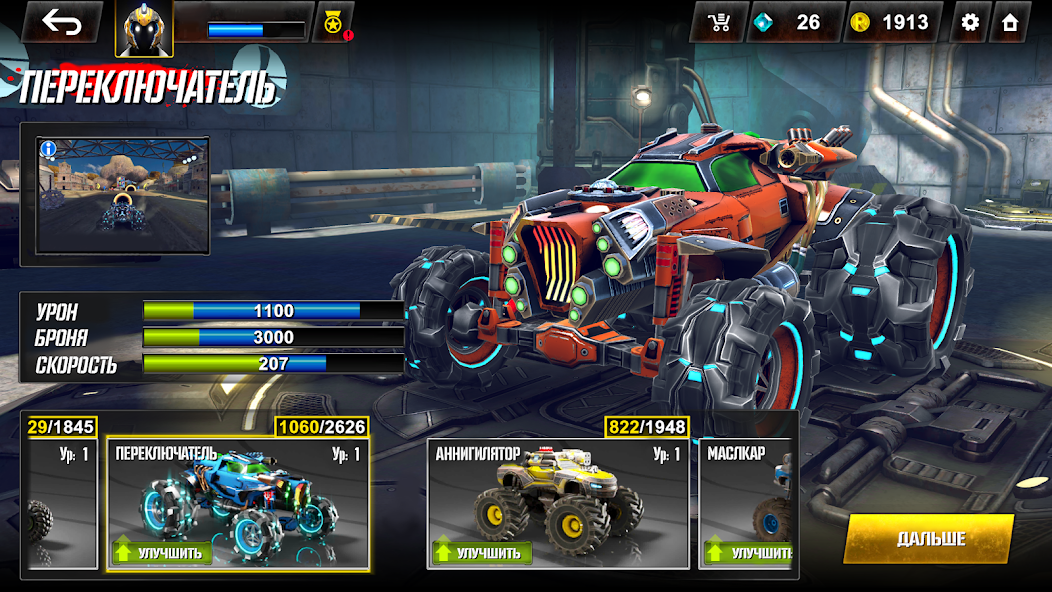Screen dimensions: 1052x592
Task: Select the Переключатель vehicle card
Action: 237,495
